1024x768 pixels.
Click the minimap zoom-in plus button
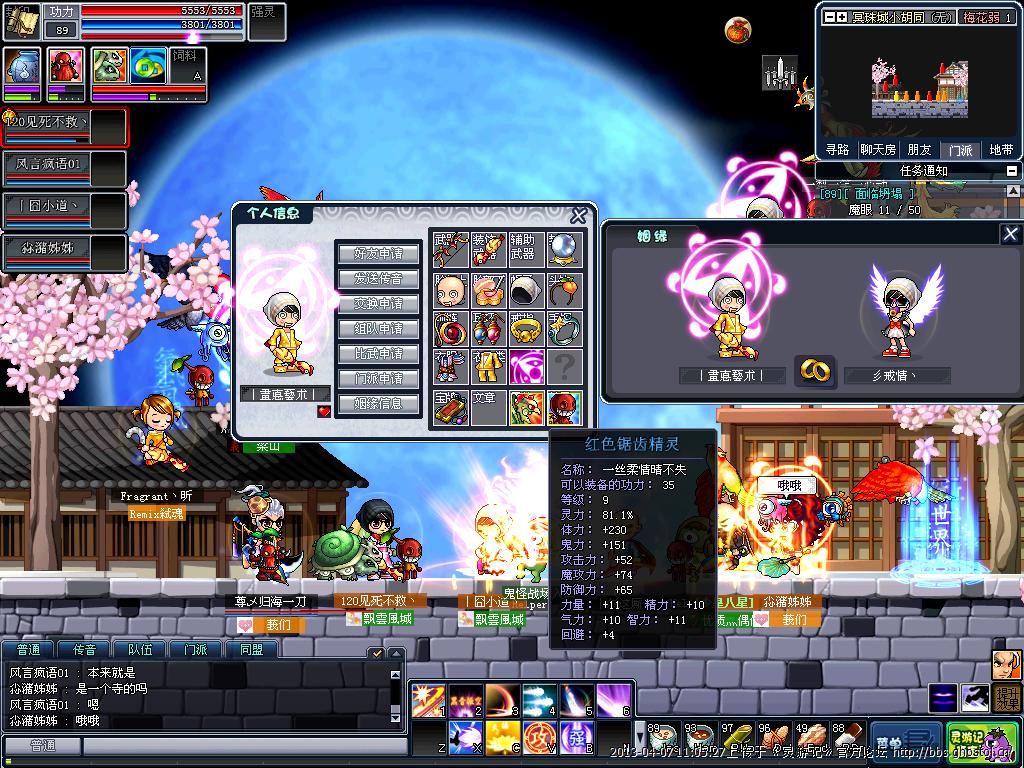(842, 17)
